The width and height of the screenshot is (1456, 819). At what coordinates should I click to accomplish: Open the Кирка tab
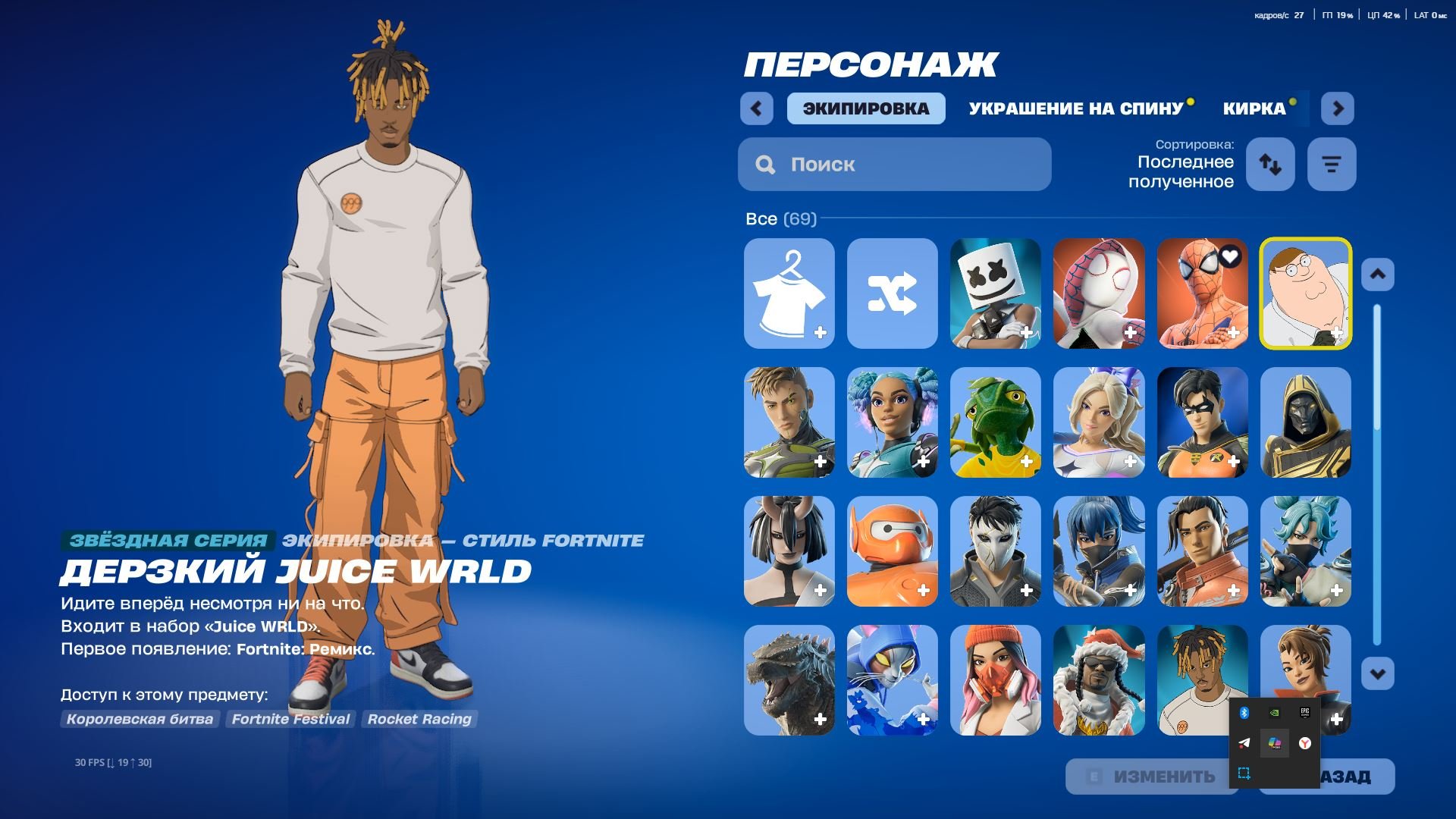(x=1250, y=108)
